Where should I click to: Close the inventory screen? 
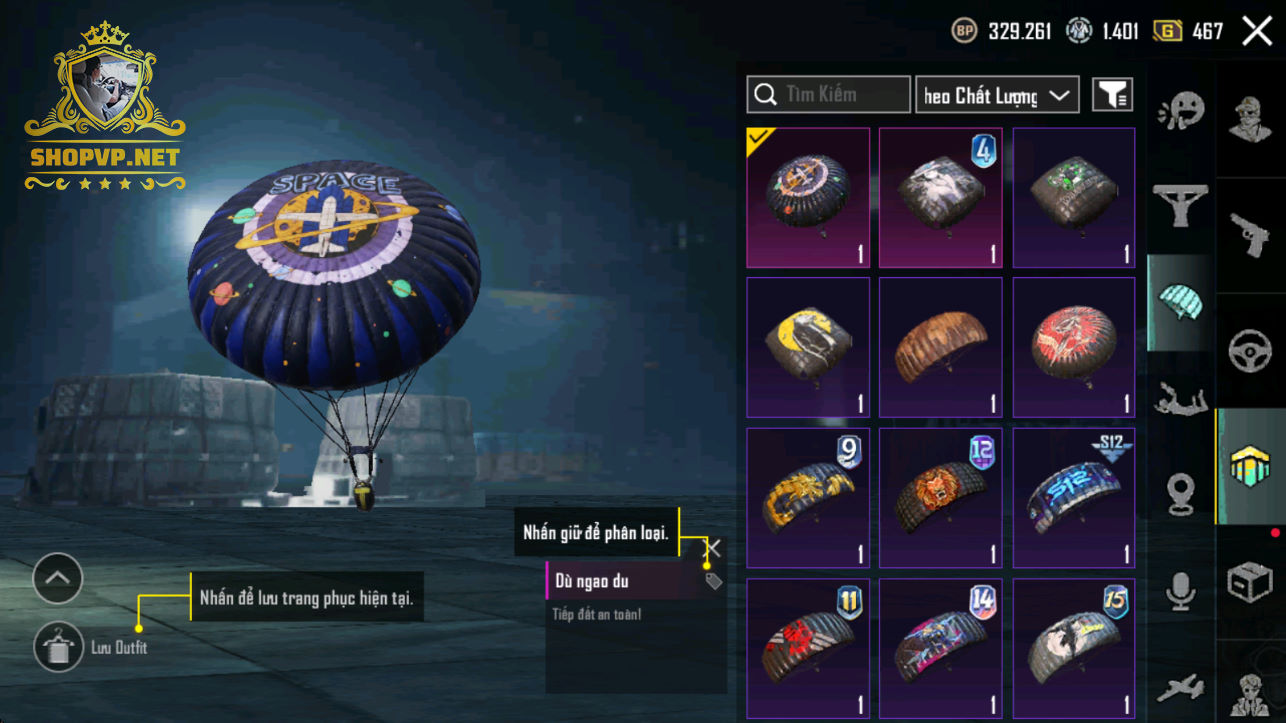tap(1257, 31)
